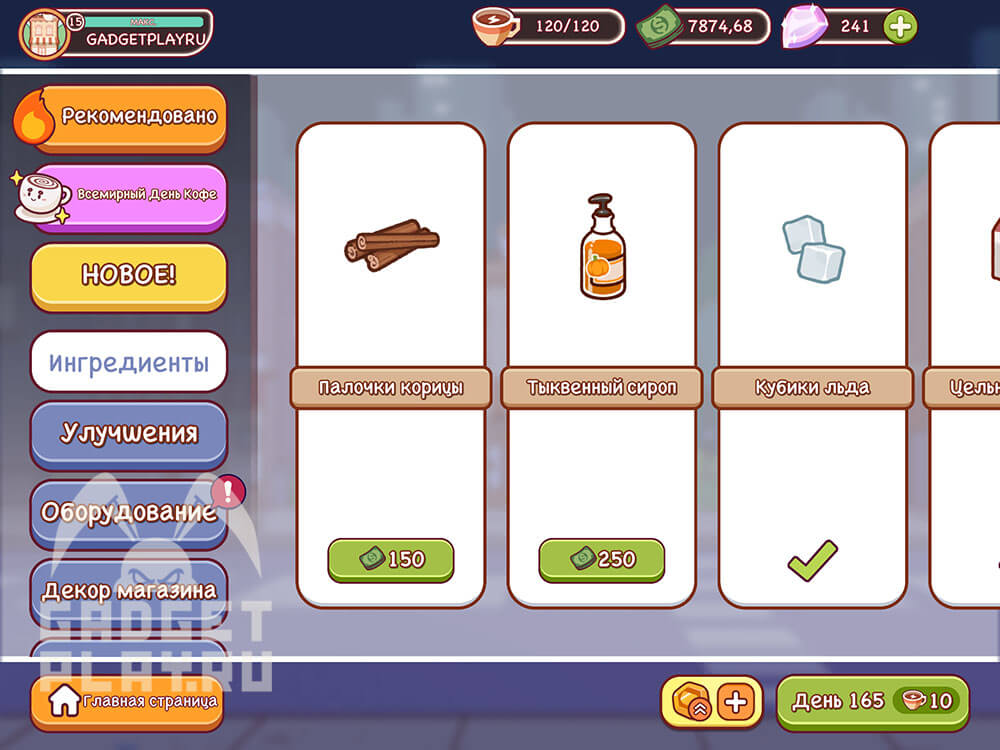Go to the Оборудование category
Viewport: 1000px width, 750px height.
pyautogui.click(x=129, y=512)
